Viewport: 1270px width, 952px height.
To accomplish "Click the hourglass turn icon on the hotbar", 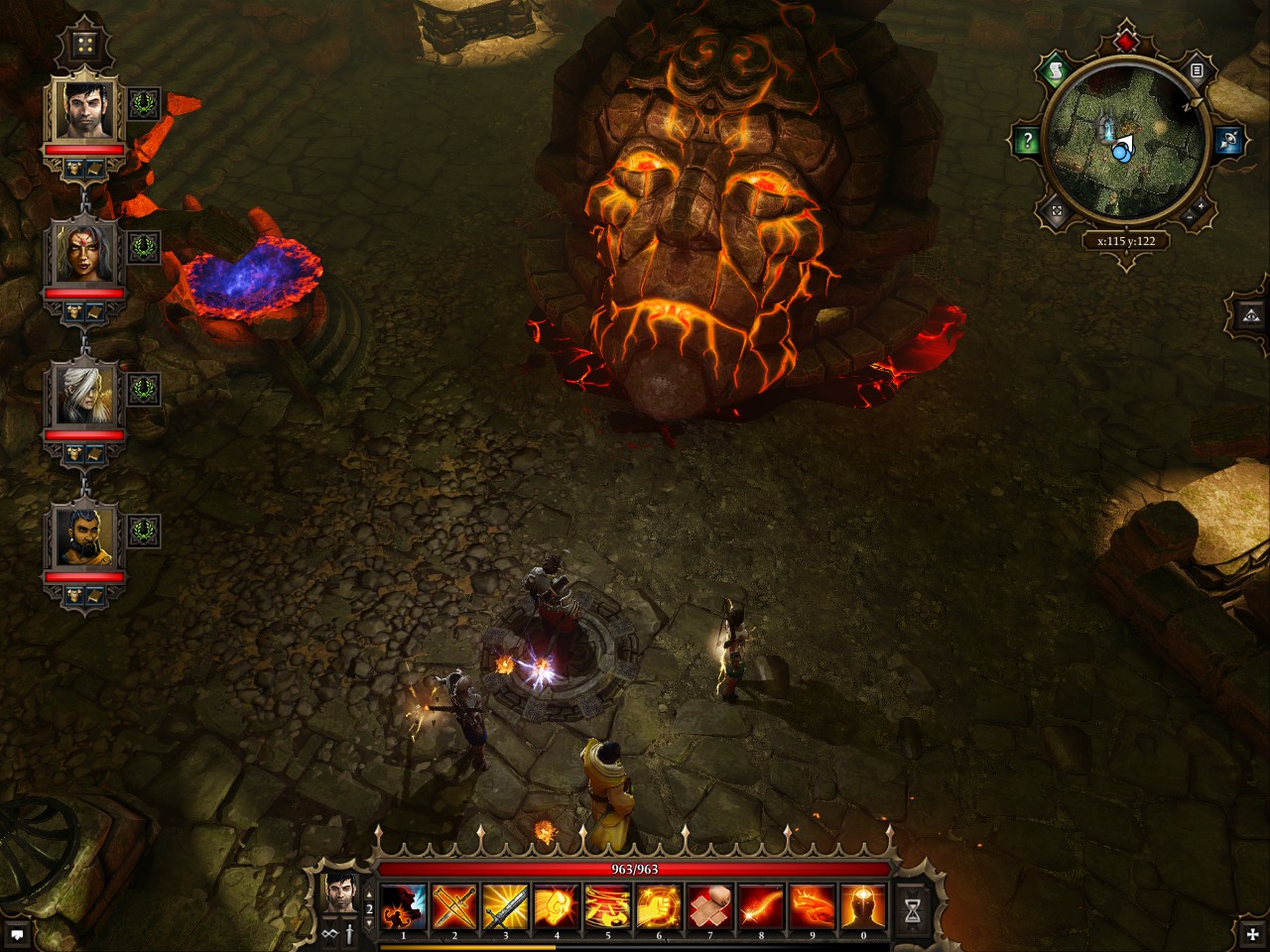I will coord(913,909).
